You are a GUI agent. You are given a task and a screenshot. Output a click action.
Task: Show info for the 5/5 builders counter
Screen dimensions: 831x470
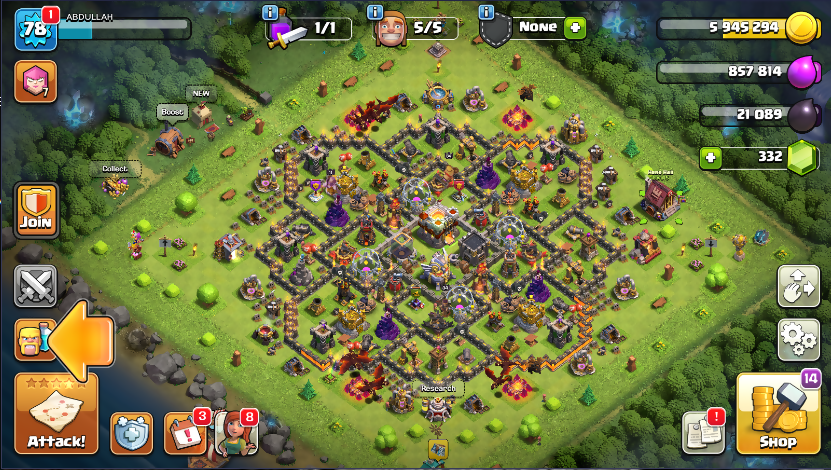click(x=376, y=12)
